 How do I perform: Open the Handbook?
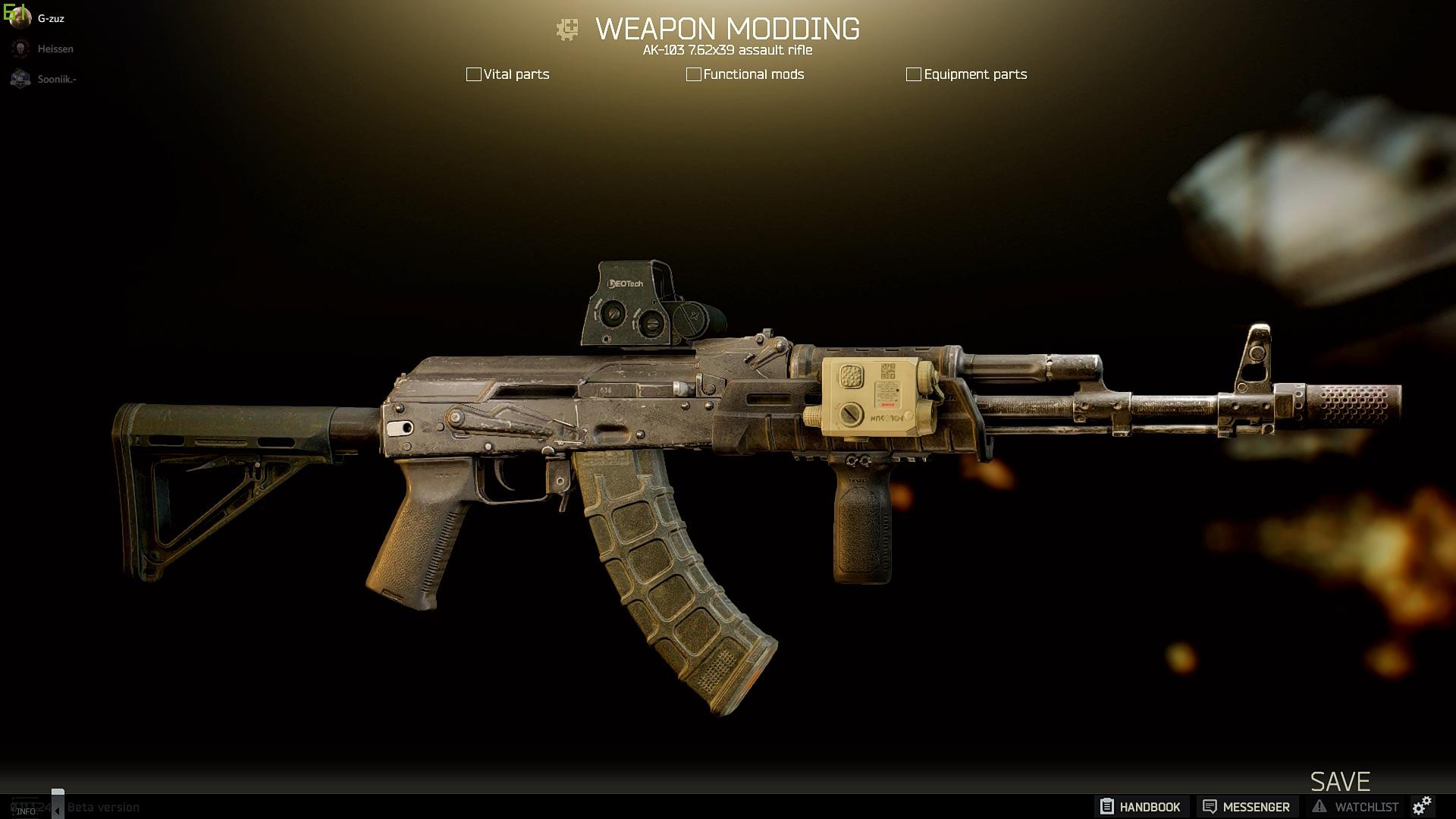(1141, 807)
